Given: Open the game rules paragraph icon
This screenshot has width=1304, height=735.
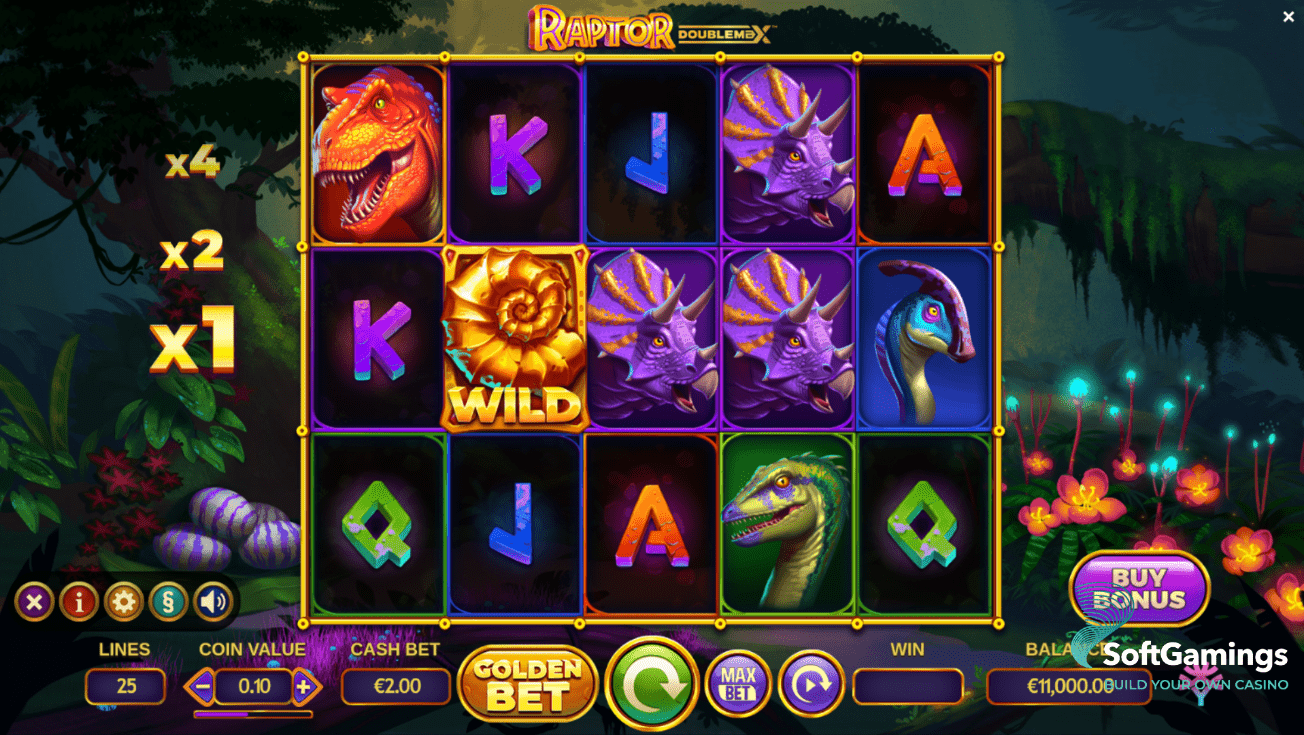Looking at the screenshot, I should 169,602.
